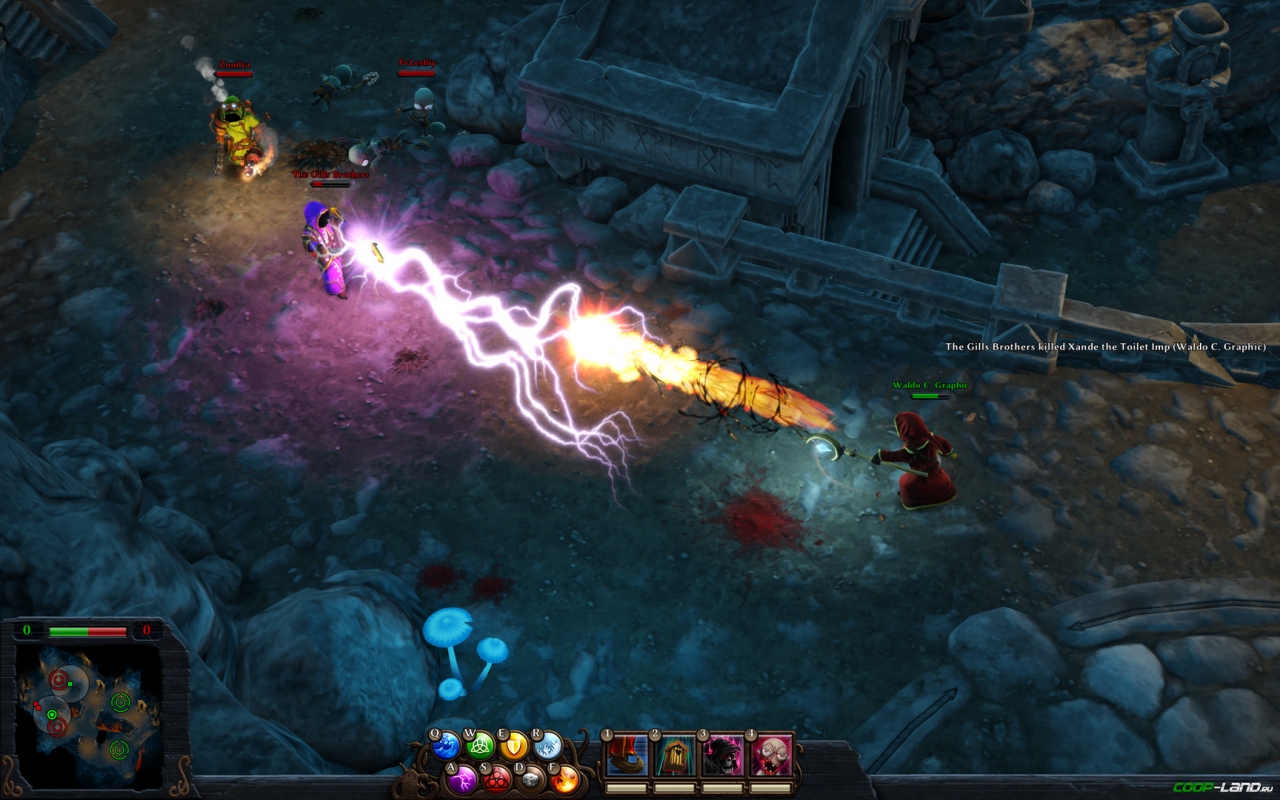Select the blue water element orb
1280x800 pixels.
(446, 746)
